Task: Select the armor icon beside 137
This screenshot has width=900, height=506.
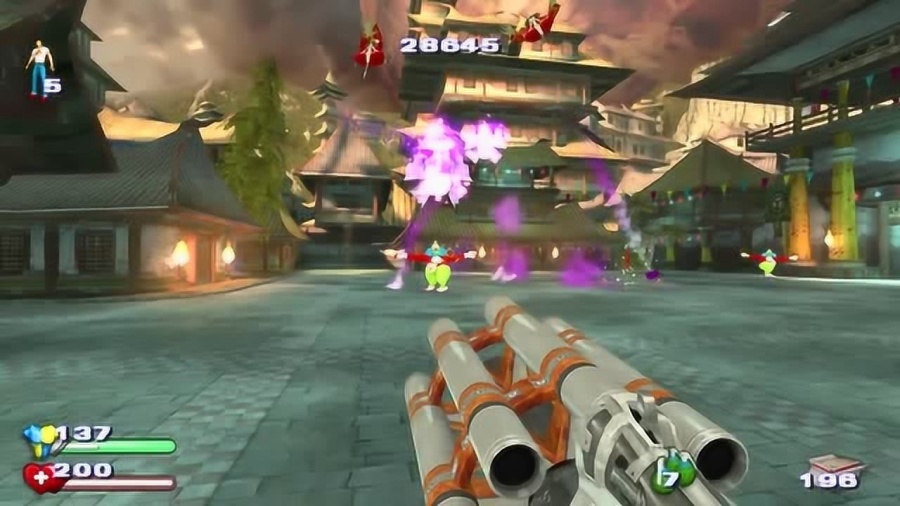Action: click(x=40, y=436)
